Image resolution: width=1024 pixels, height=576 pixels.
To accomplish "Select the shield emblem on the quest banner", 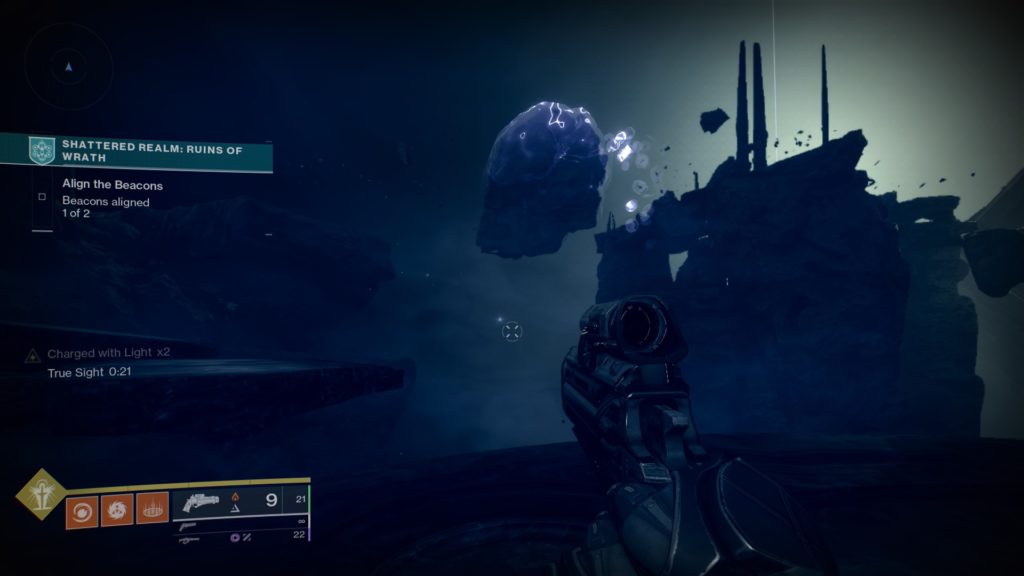I will (x=41, y=150).
